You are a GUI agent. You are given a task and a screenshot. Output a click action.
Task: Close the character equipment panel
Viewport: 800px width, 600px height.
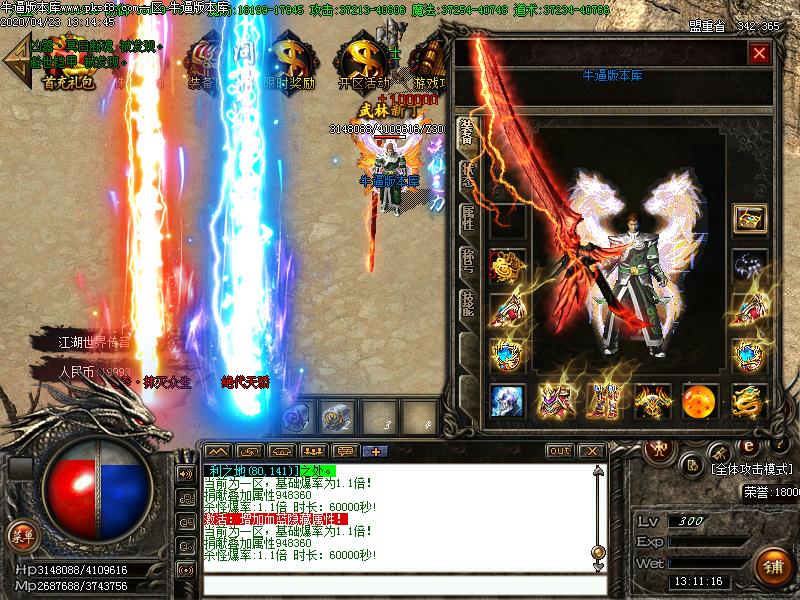(x=759, y=53)
